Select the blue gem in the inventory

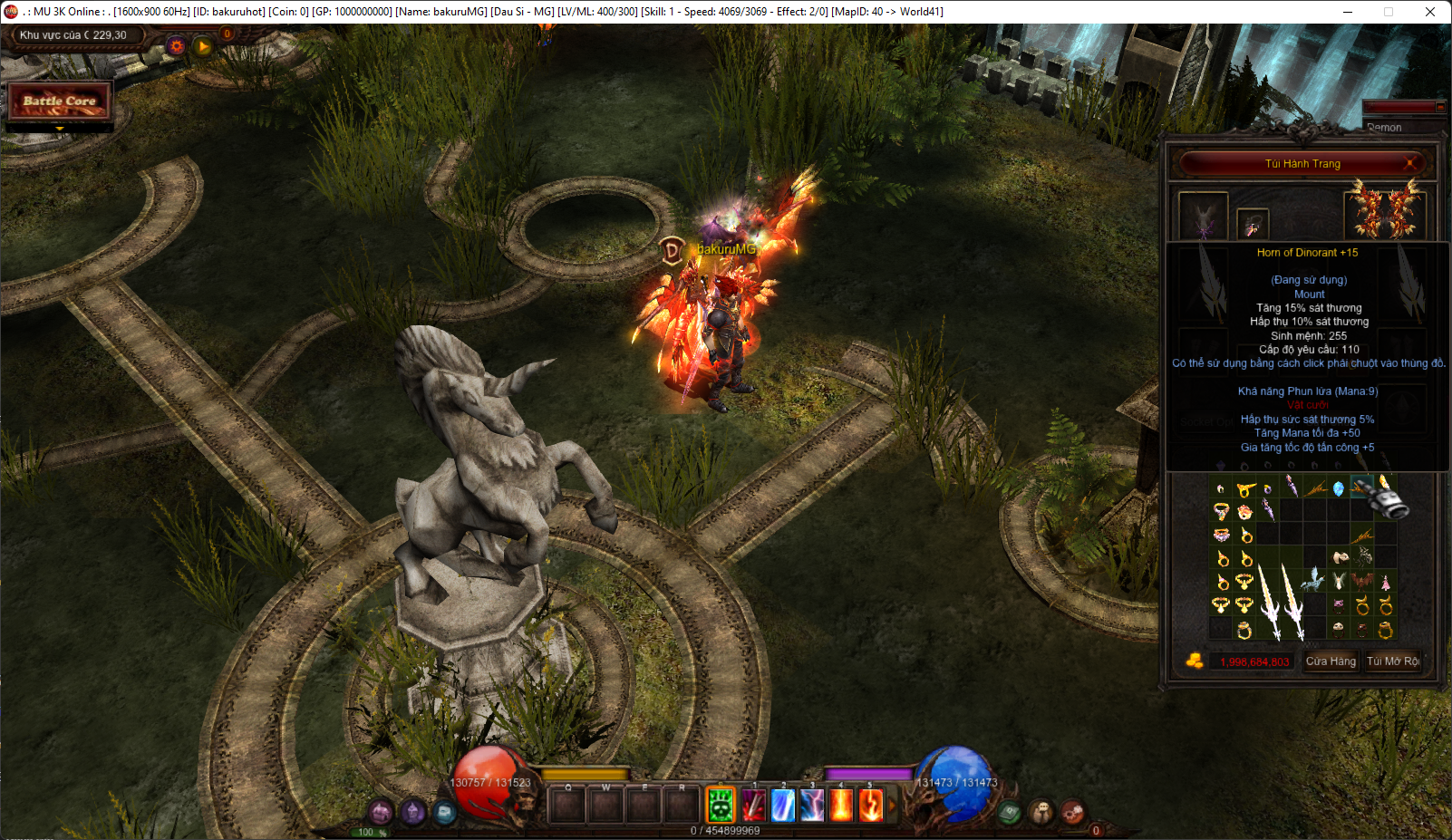(1338, 489)
